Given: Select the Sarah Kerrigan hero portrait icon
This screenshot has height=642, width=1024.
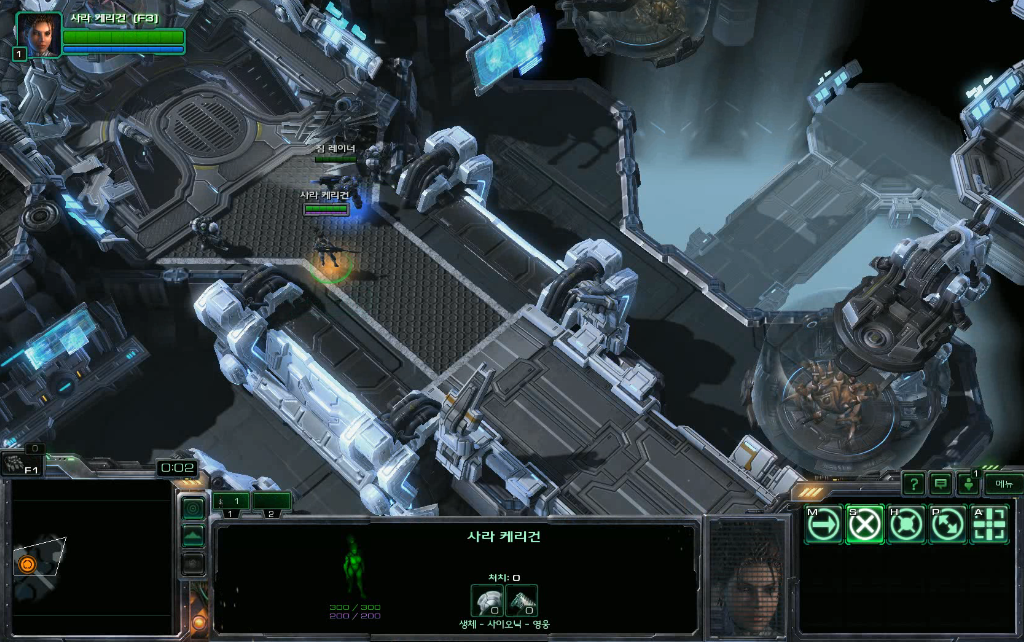Looking at the screenshot, I should point(39,34).
